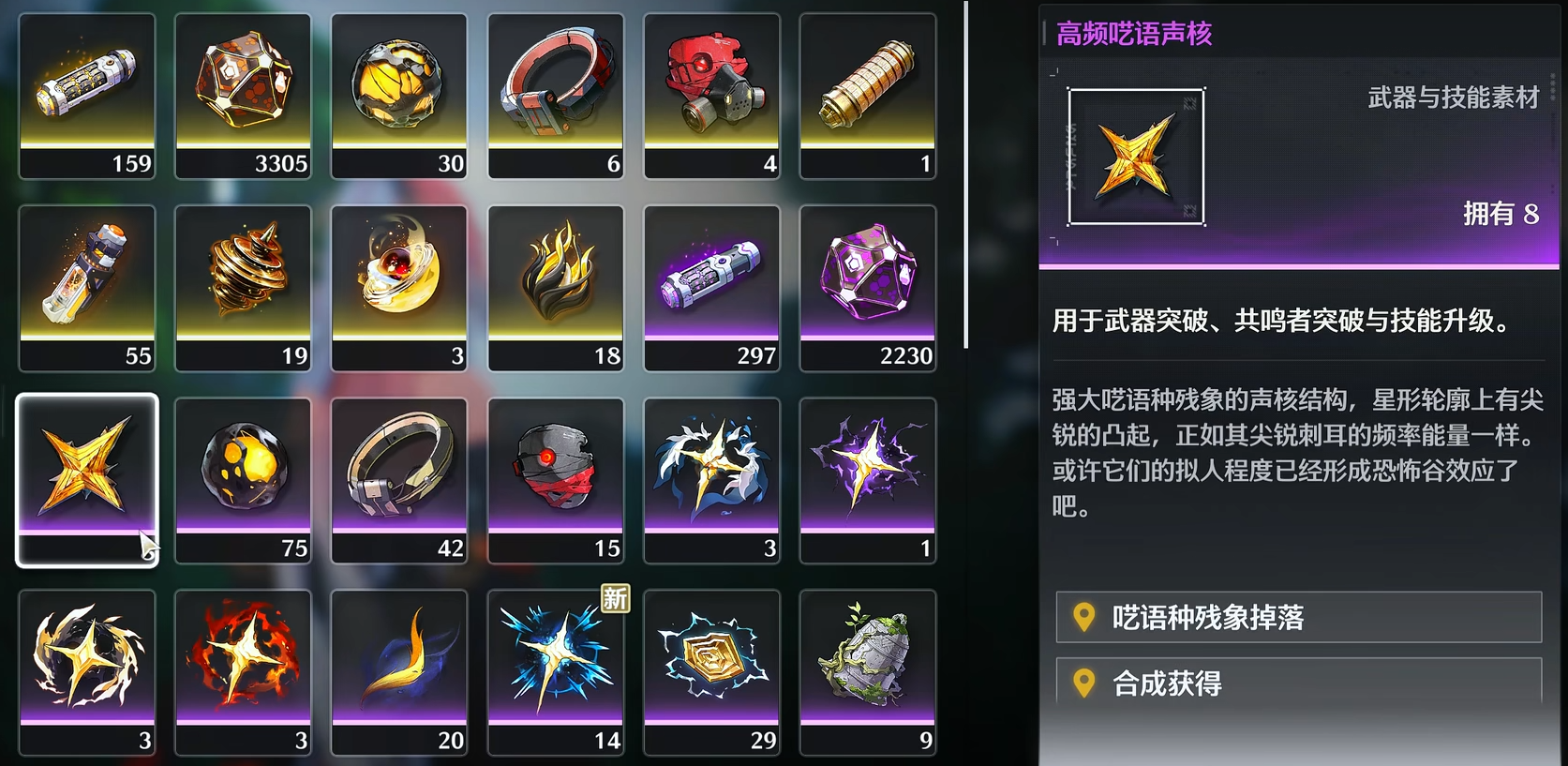Select the currently highlighted golden star sonance casket

86,476
